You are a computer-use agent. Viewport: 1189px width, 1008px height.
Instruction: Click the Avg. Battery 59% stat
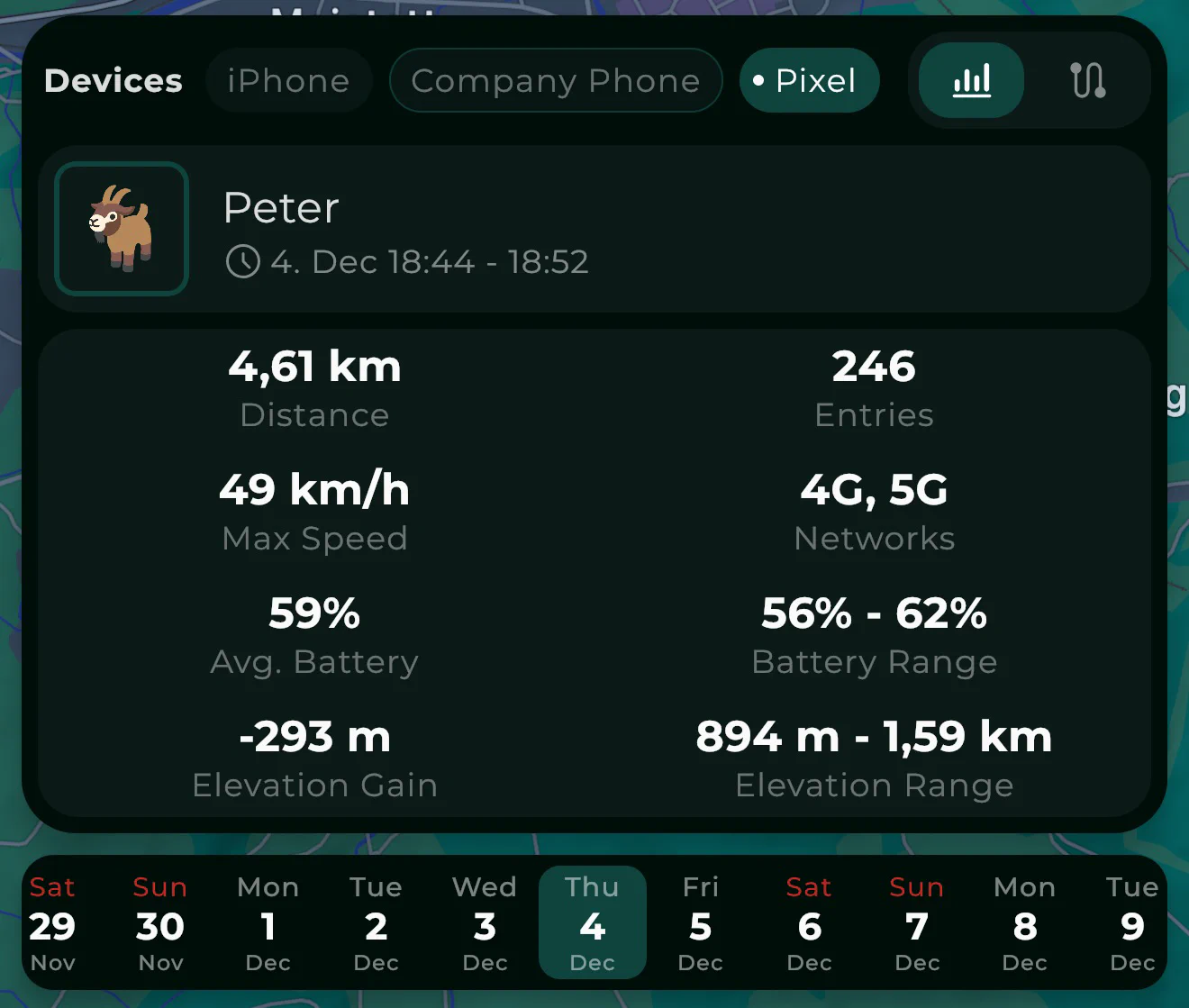pos(314,633)
